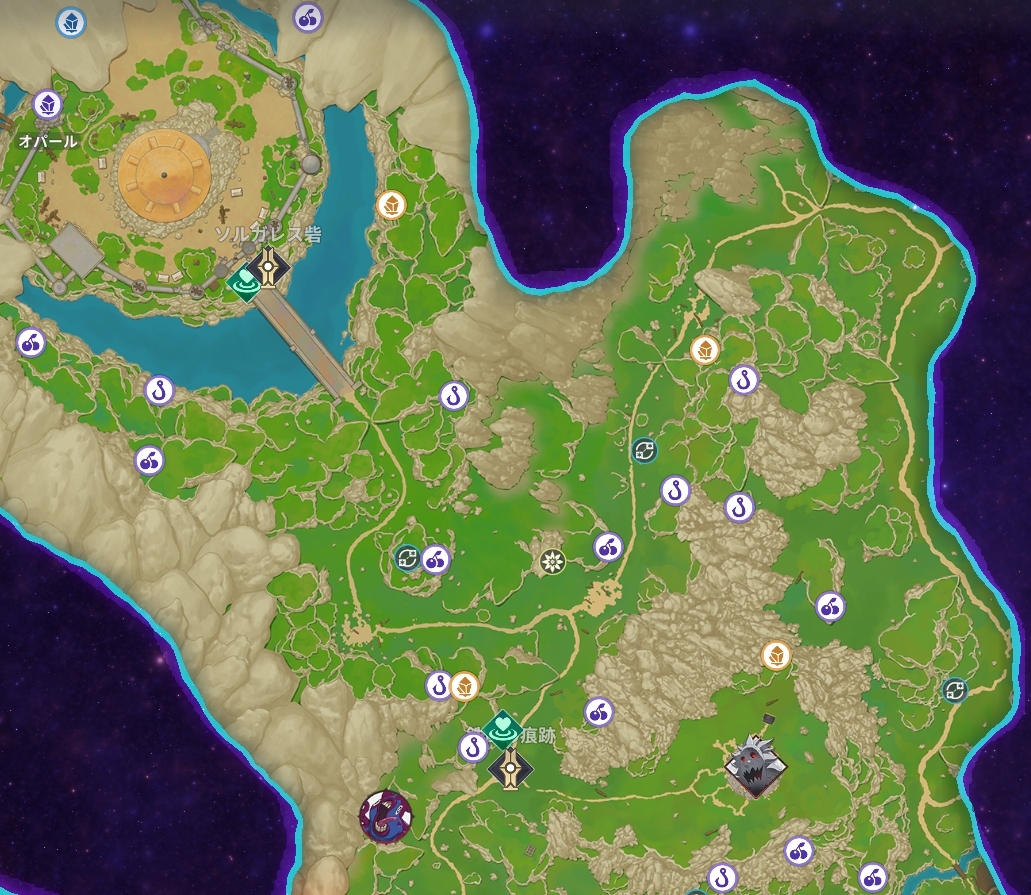Select the gray spiky monster boss marker

point(755,767)
